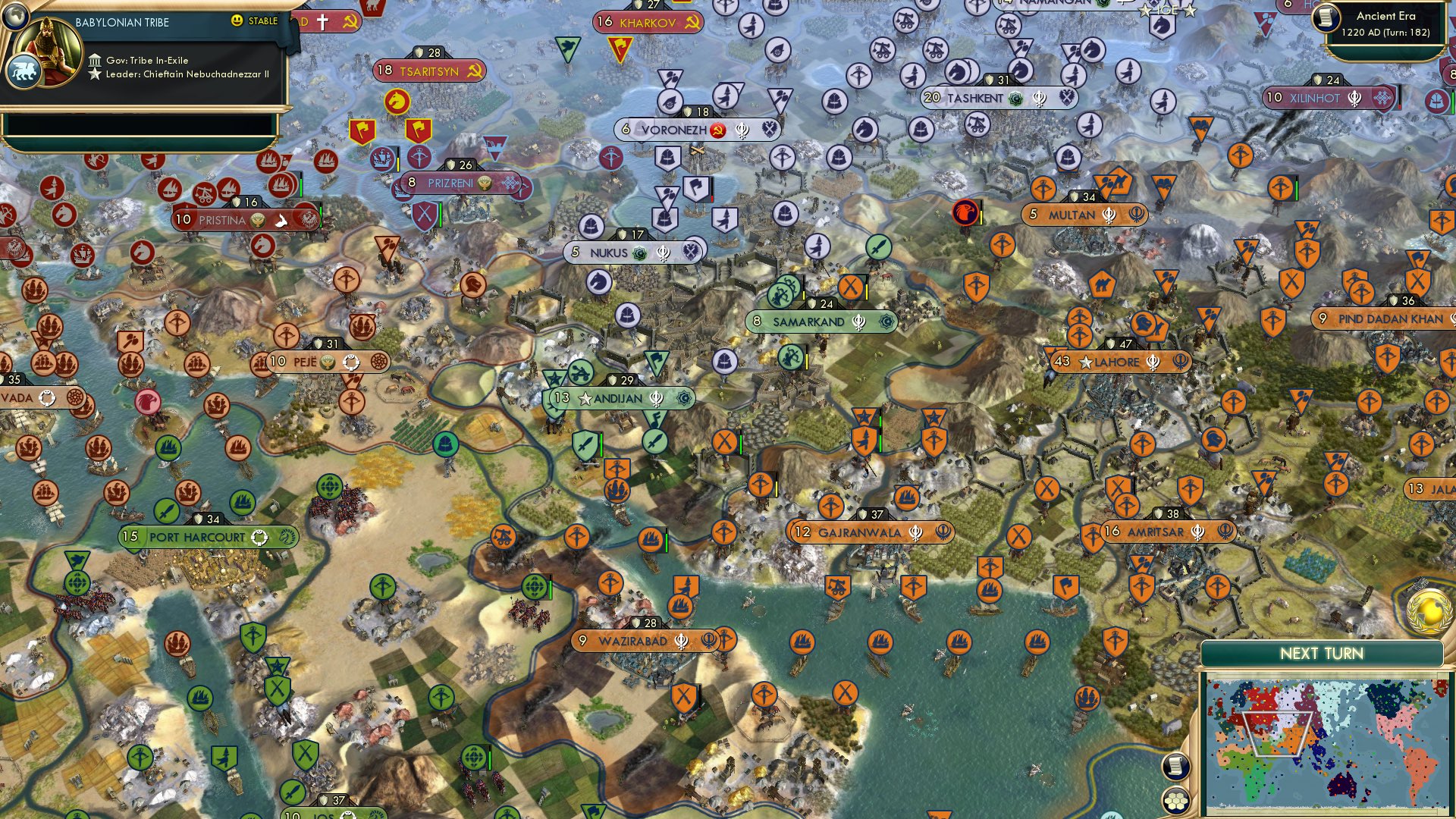Open the notifications log scroll icon
Viewport: 1456px width, 819px height.
click(1175, 766)
